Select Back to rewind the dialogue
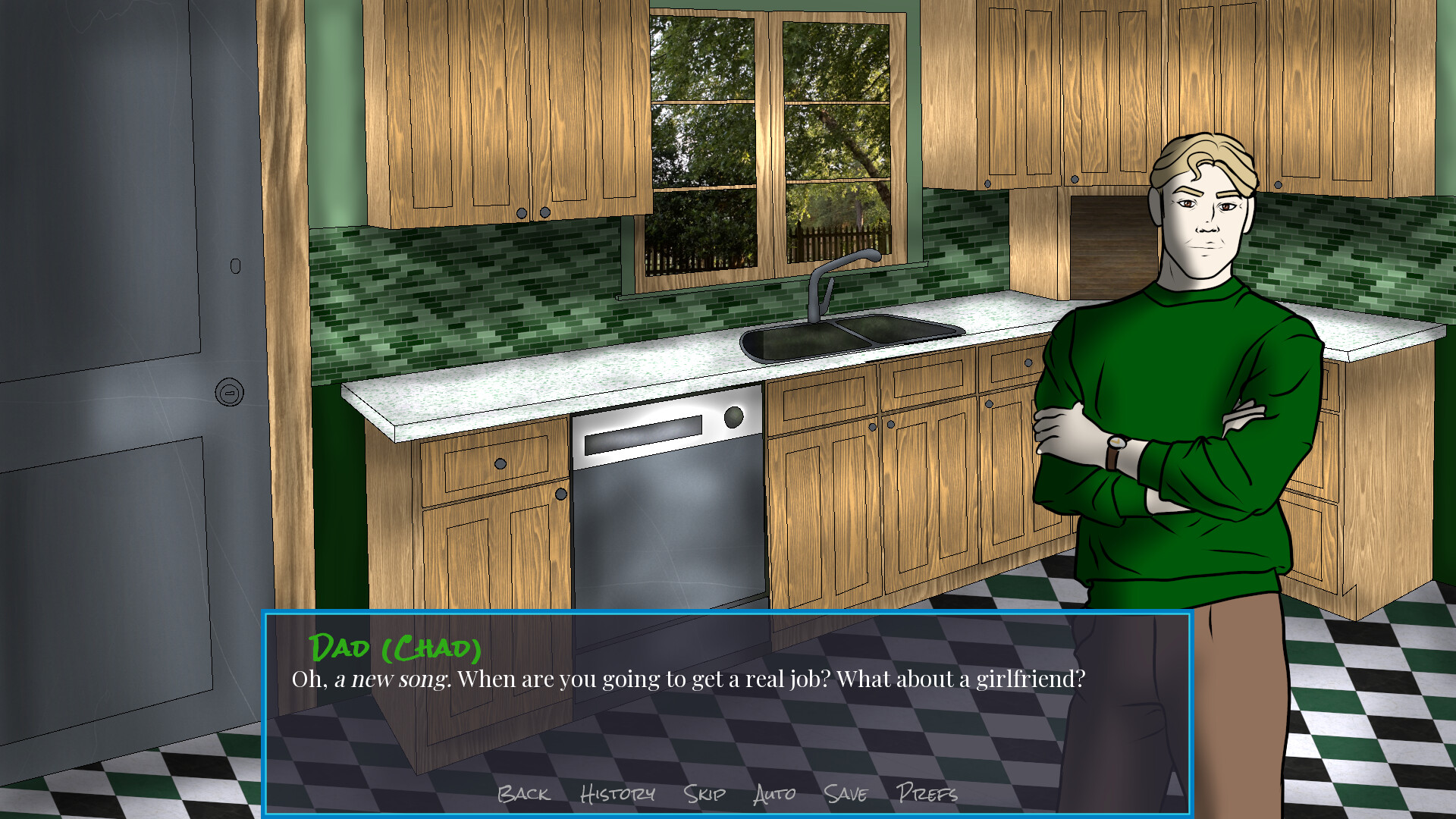This screenshot has height=819, width=1456. (x=523, y=795)
